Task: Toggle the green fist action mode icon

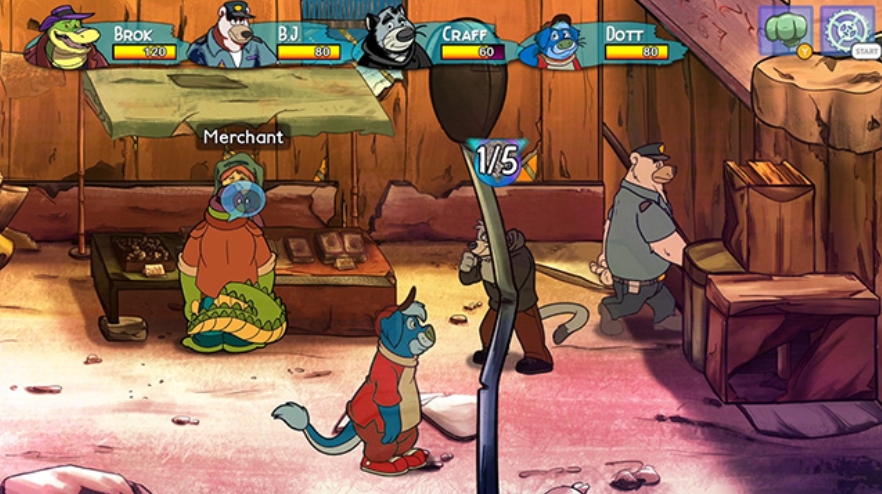Action: (x=784, y=29)
